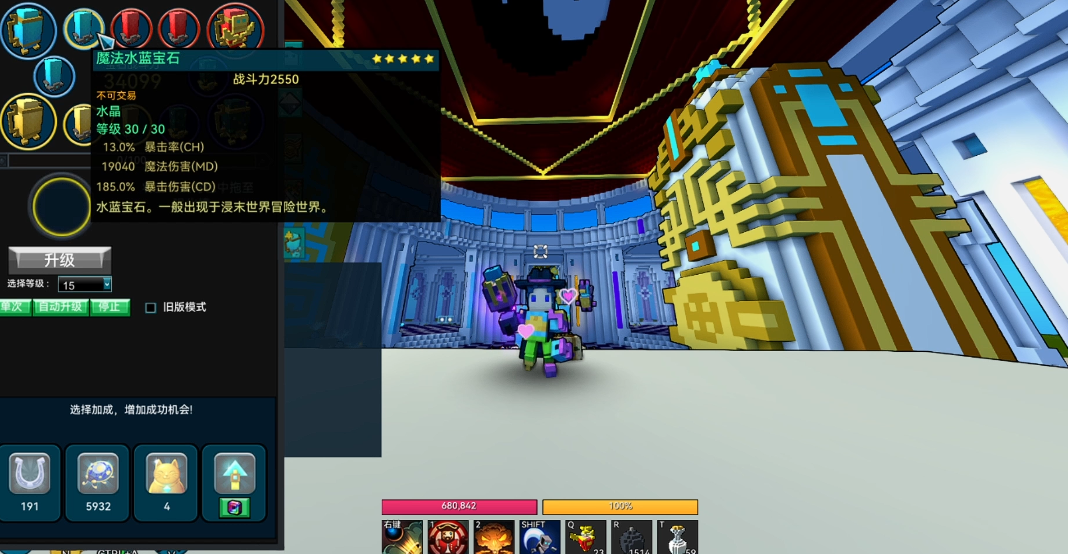Screen dimensions: 1068x554
Task: Choose the large yellow gem slot
Action: coord(27,120)
